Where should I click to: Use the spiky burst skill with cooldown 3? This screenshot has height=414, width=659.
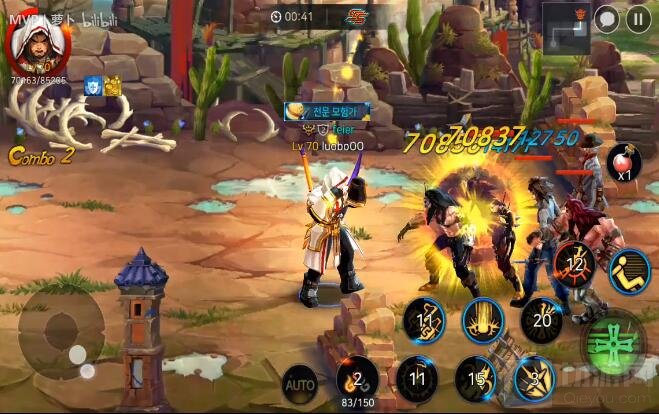click(x=535, y=380)
